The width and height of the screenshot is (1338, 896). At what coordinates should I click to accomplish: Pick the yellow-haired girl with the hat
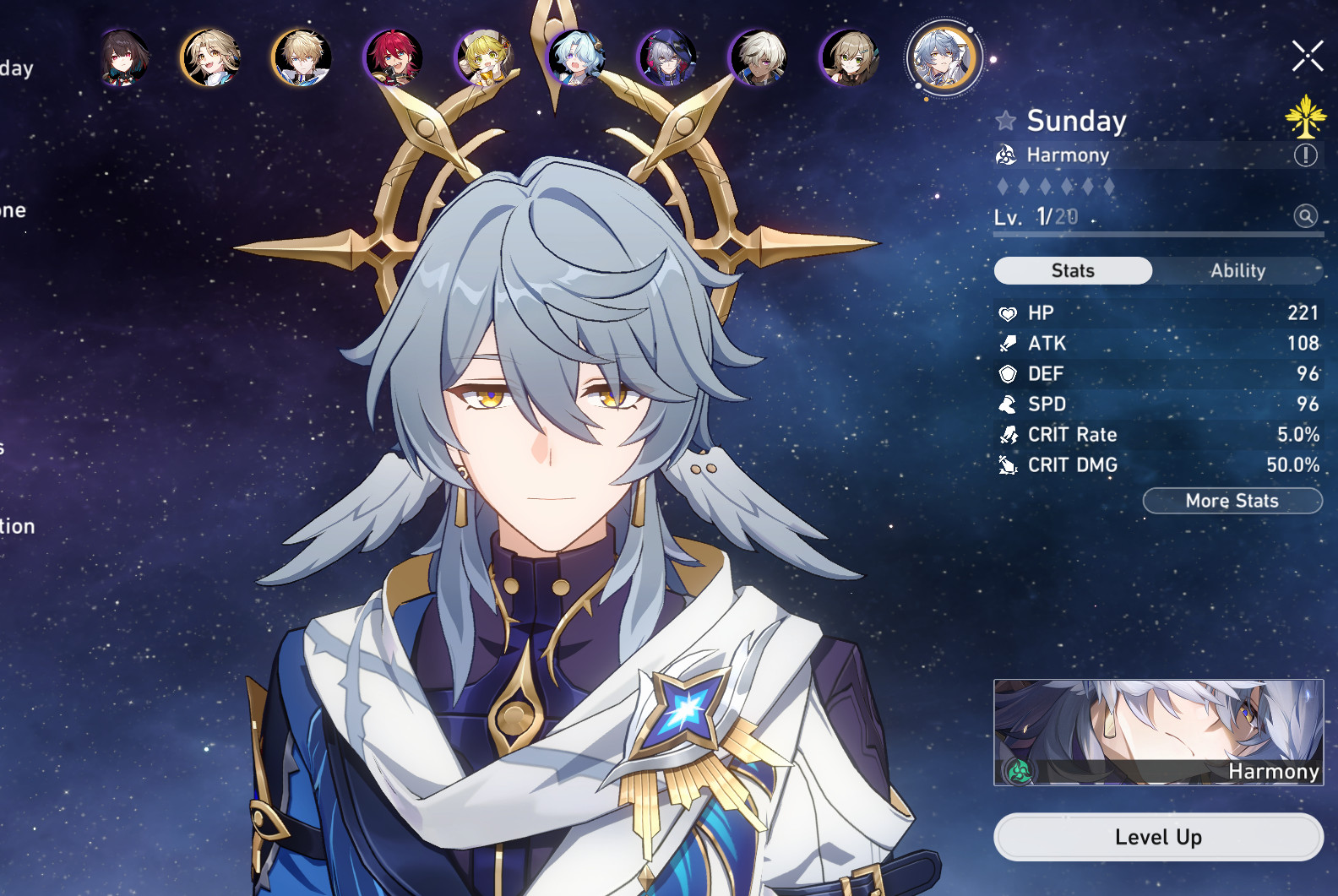(x=483, y=57)
